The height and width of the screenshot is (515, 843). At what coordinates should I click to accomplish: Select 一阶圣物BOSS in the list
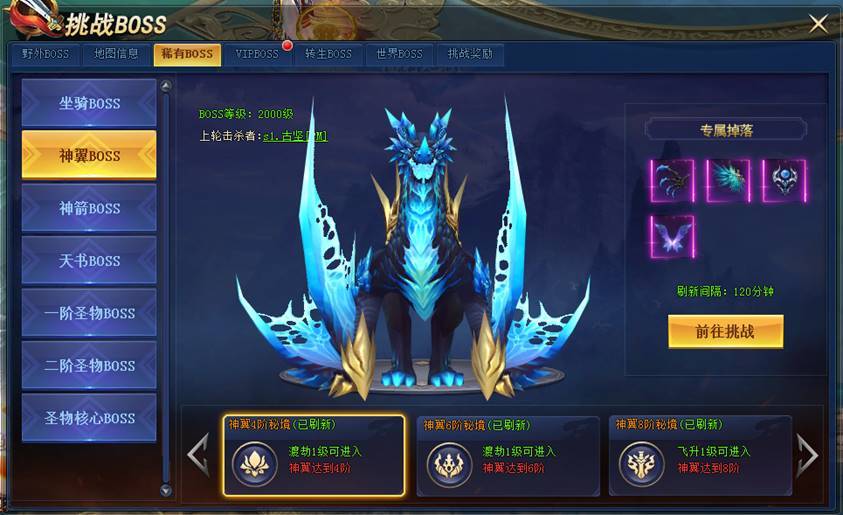(x=89, y=313)
